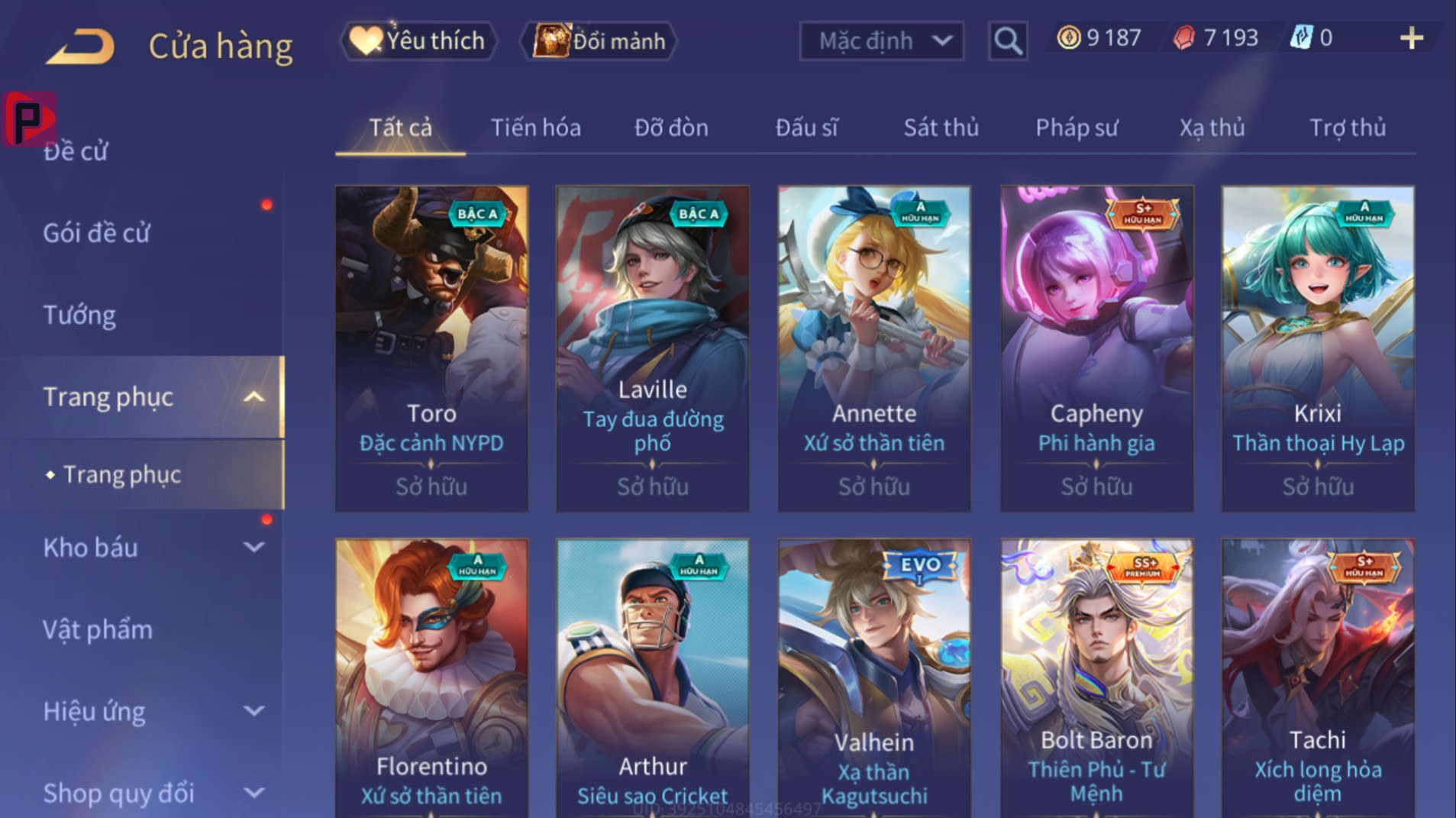Go to the Tướng shop section
Image resolution: width=1456 pixels, height=818 pixels.
[x=79, y=315]
